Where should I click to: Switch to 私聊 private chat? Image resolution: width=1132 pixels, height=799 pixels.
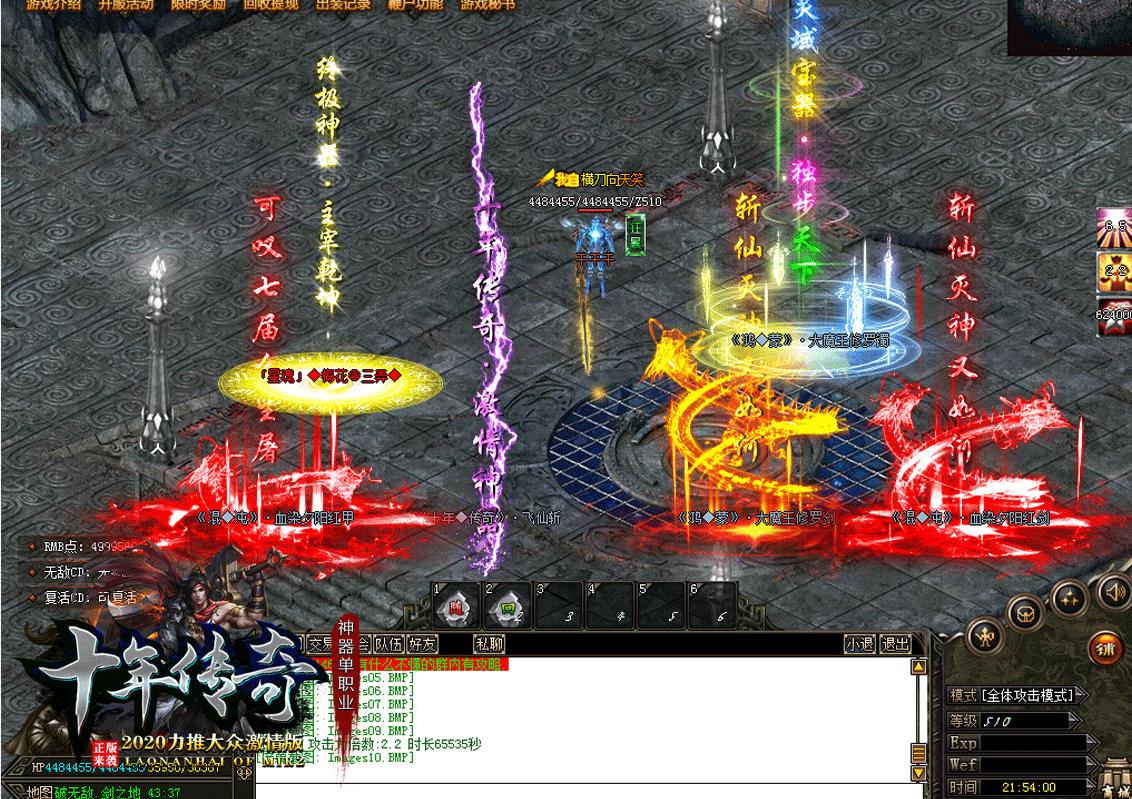click(x=489, y=645)
